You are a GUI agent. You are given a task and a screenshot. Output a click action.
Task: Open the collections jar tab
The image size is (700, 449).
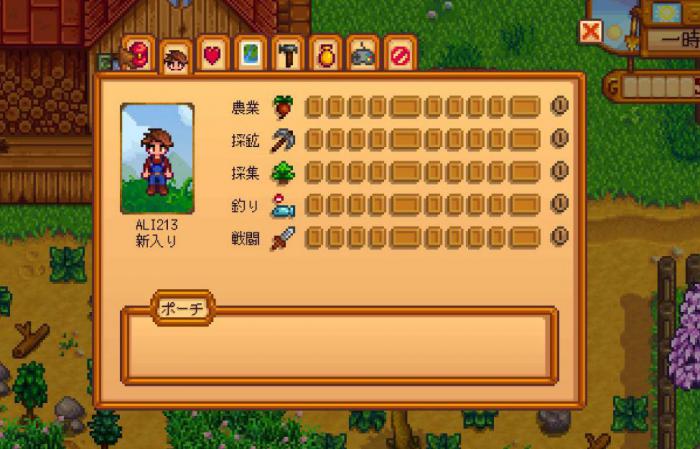(325, 55)
